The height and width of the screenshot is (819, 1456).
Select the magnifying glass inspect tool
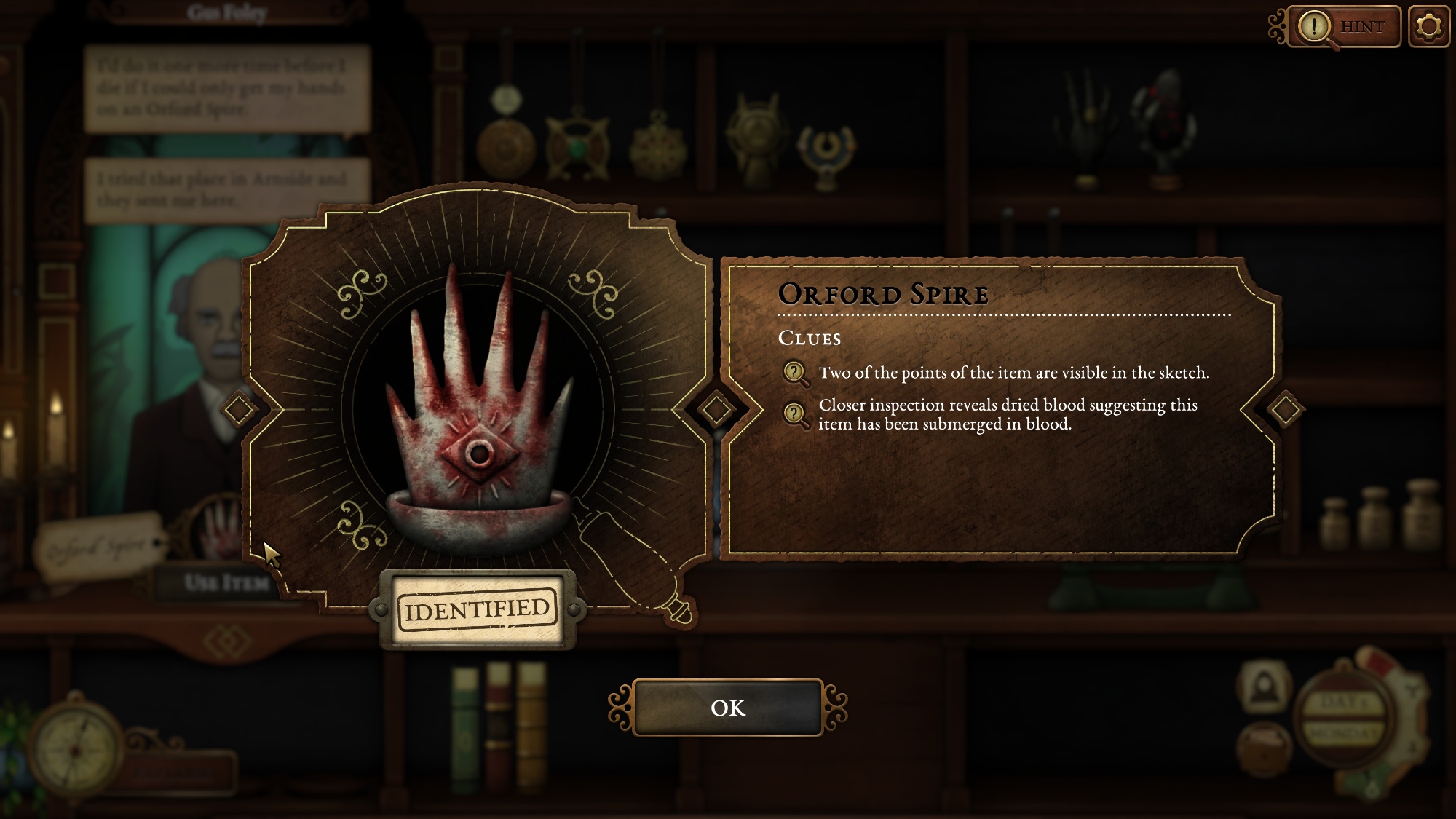(632, 562)
